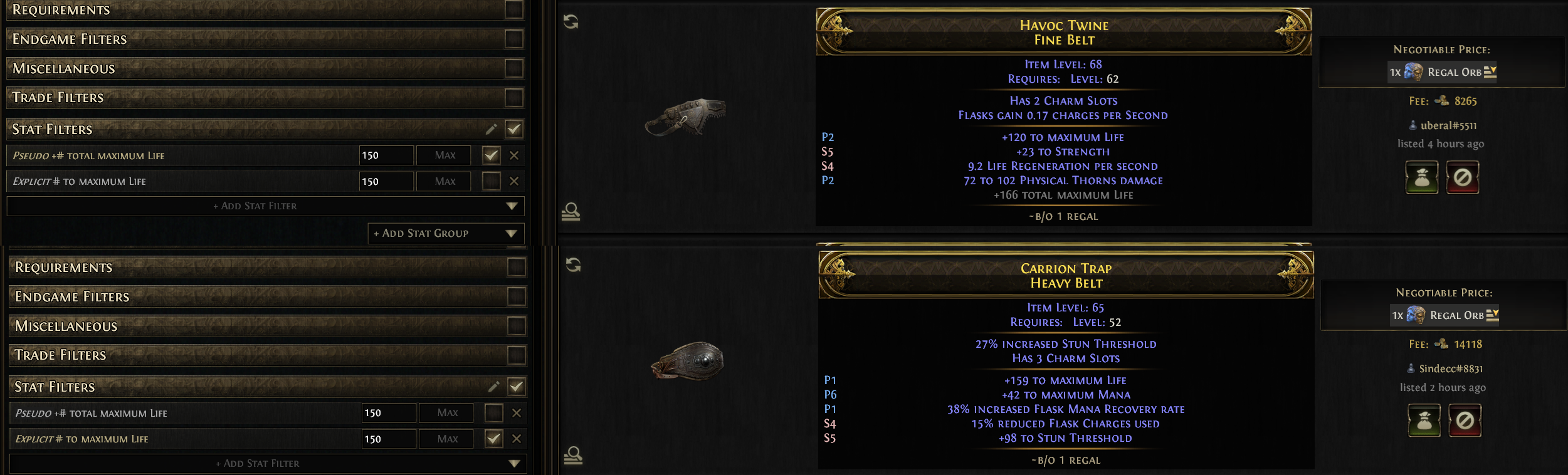Tick the unchecked Explicit maximum life checkbox
1568x475 pixels.
coord(491,181)
